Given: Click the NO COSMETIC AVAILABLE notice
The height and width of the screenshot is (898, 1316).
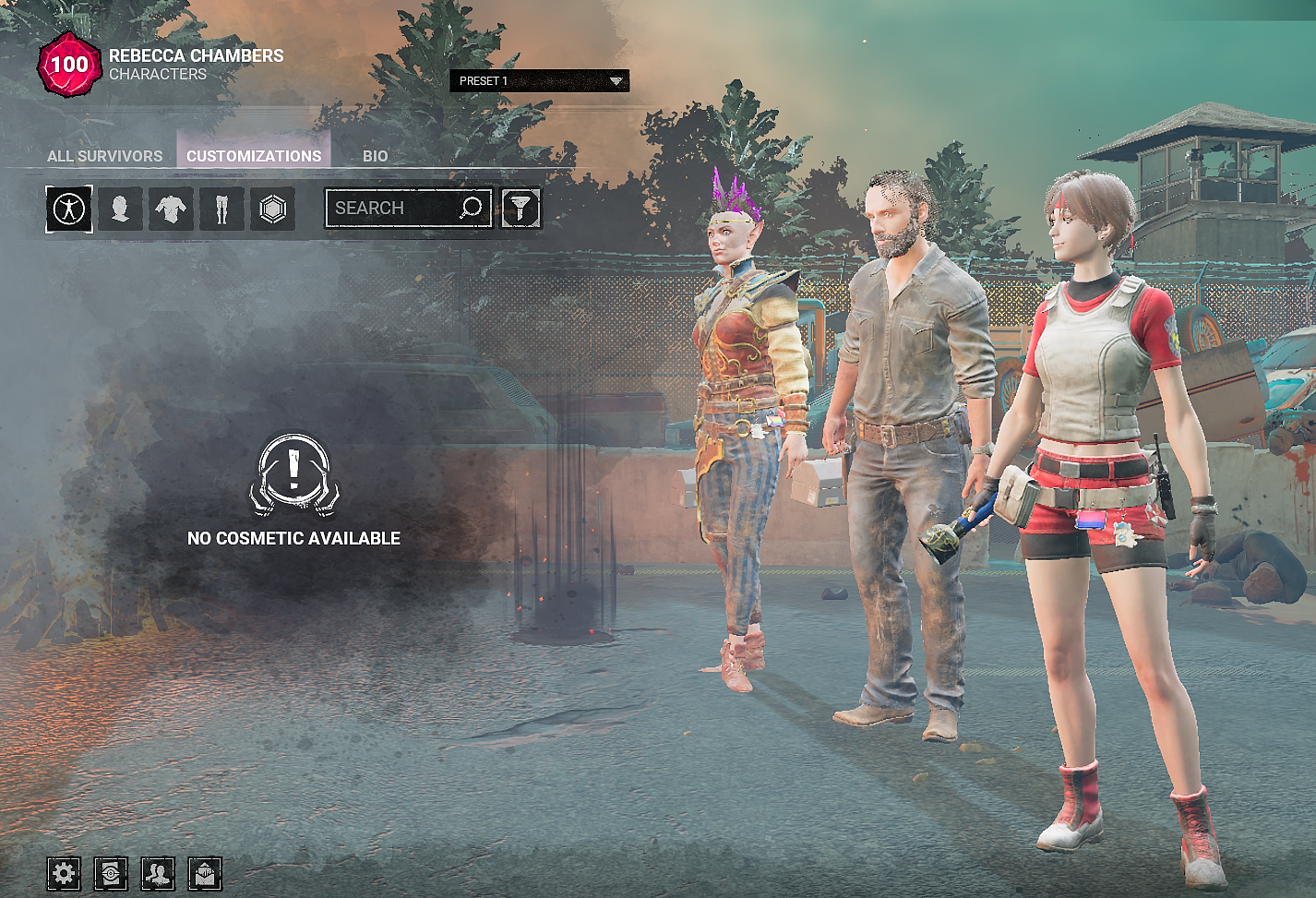Looking at the screenshot, I should (x=294, y=538).
